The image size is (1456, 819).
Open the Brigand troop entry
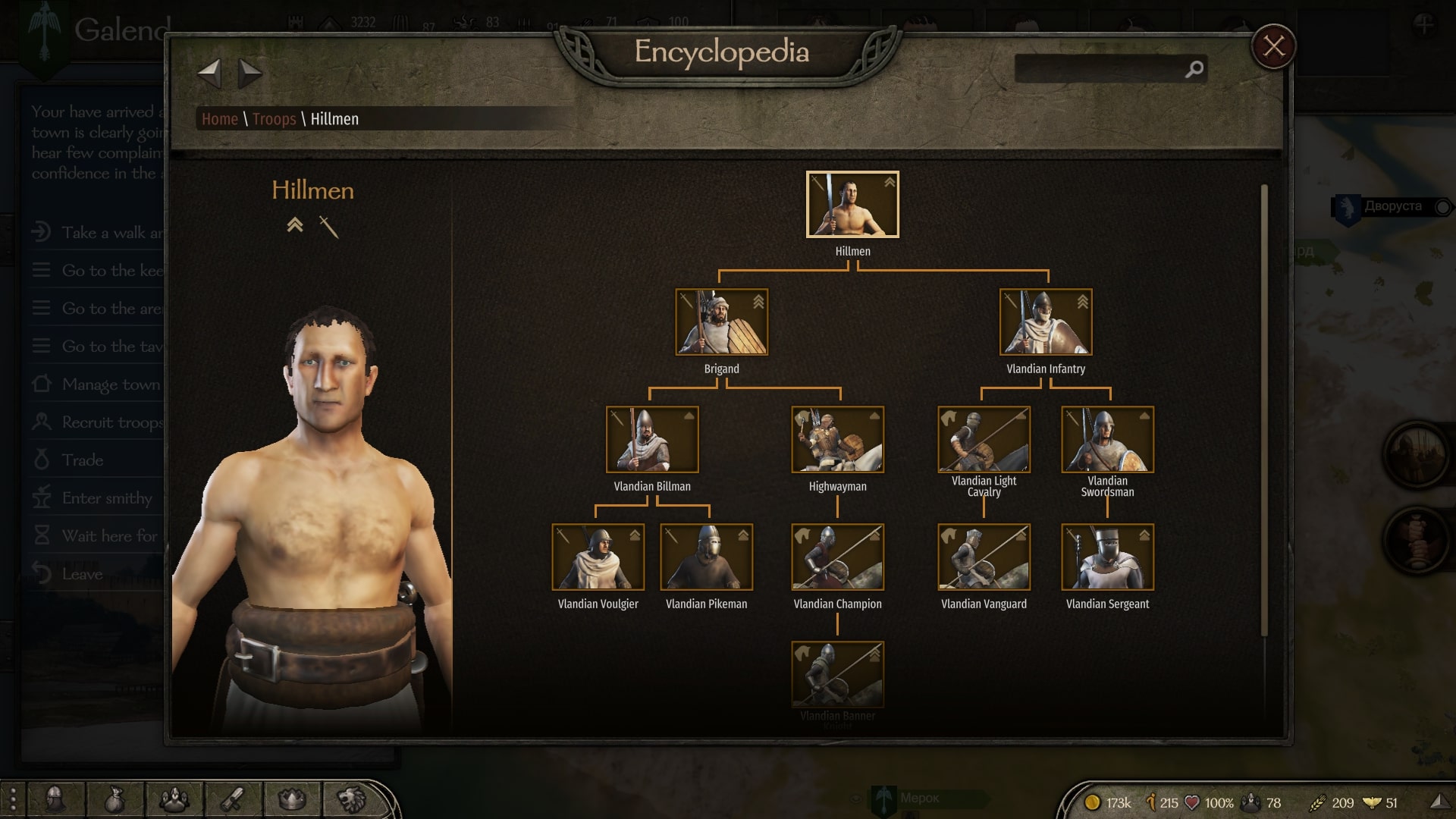point(721,322)
